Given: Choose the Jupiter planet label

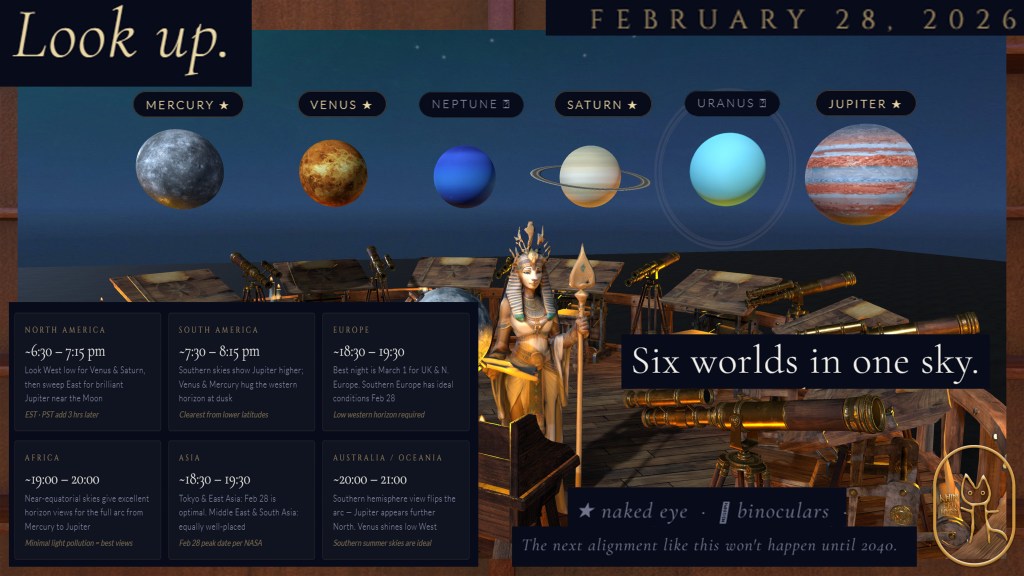Looking at the screenshot, I should pyautogui.click(x=865, y=104).
